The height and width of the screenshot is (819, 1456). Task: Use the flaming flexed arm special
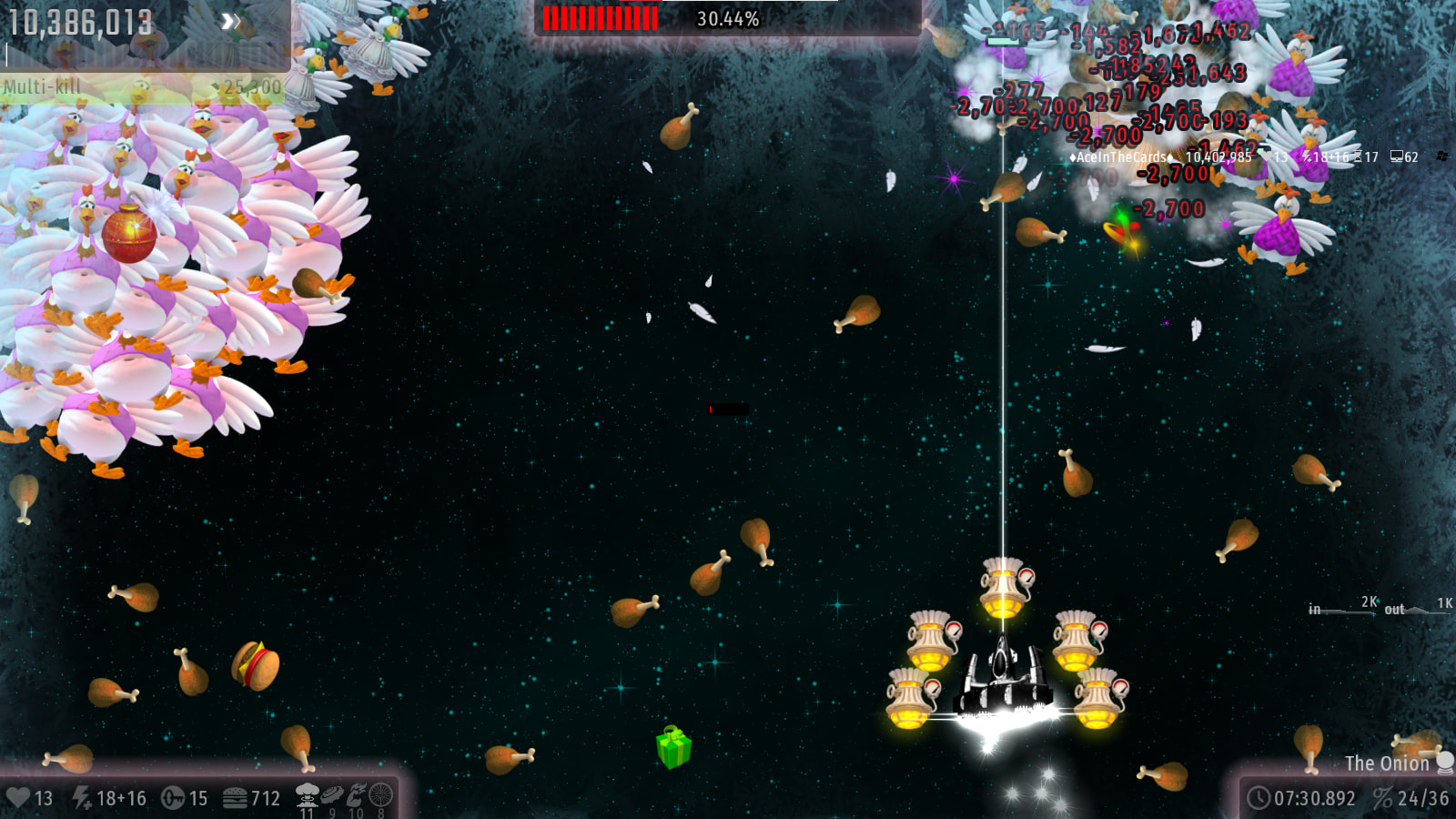[x=356, y=795]
